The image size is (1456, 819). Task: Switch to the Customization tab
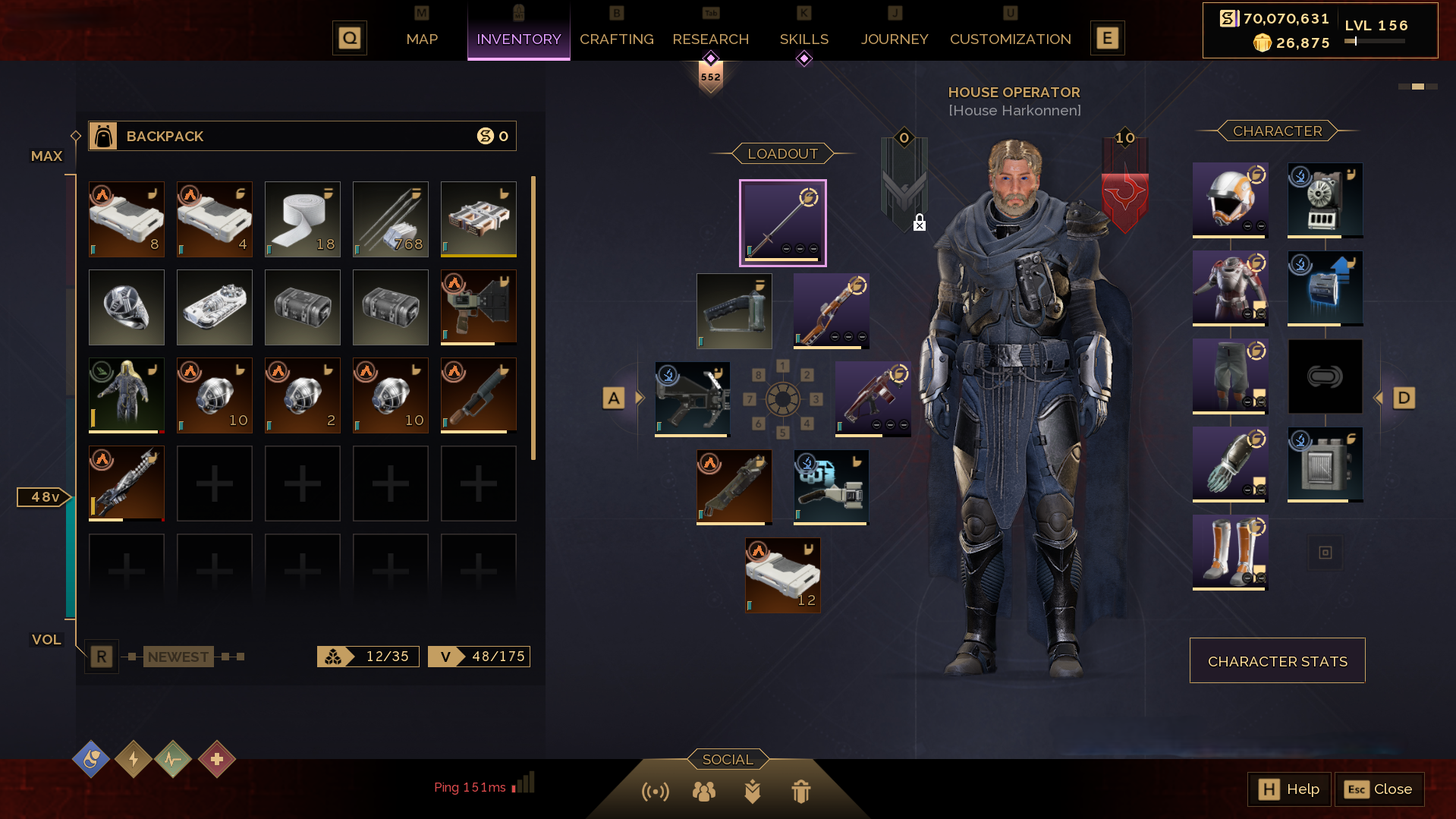(x=1010, y=39)
